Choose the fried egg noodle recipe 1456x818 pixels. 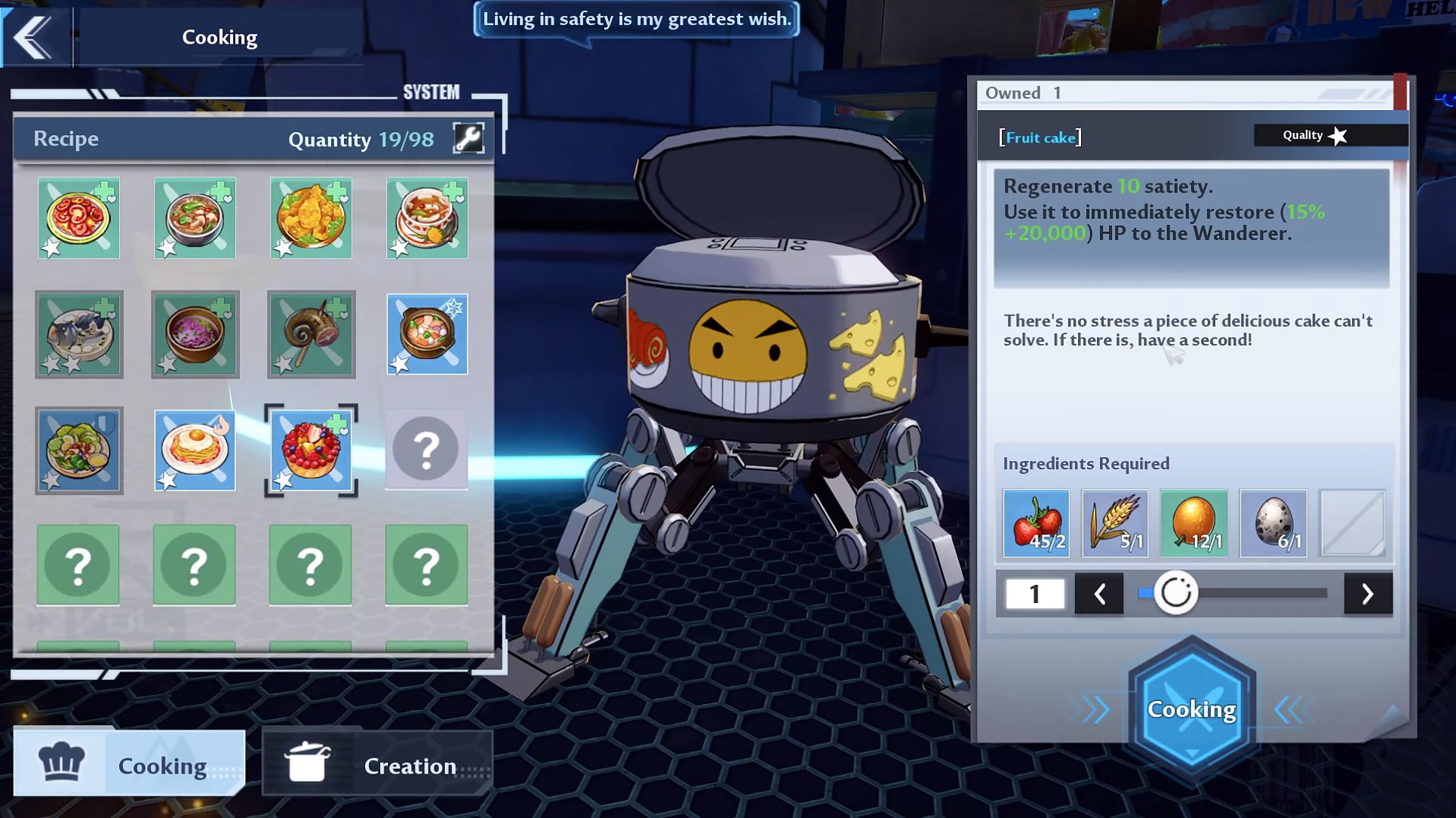tap(195, 450)
